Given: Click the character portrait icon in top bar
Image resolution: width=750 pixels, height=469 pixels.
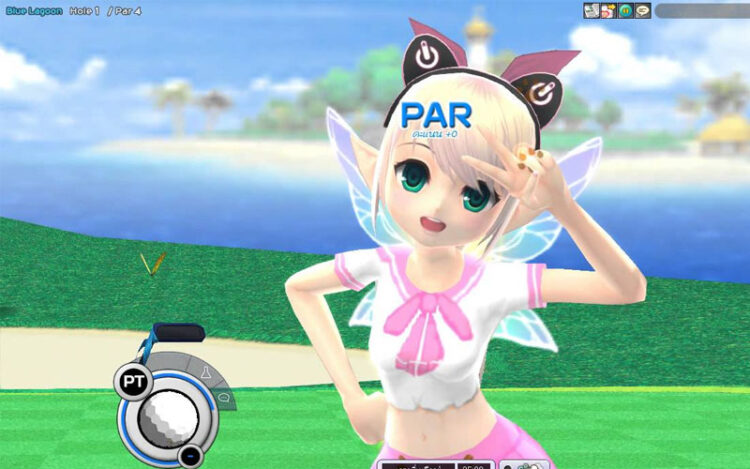Looking at the screenshot, I should (x=608, y=11).
